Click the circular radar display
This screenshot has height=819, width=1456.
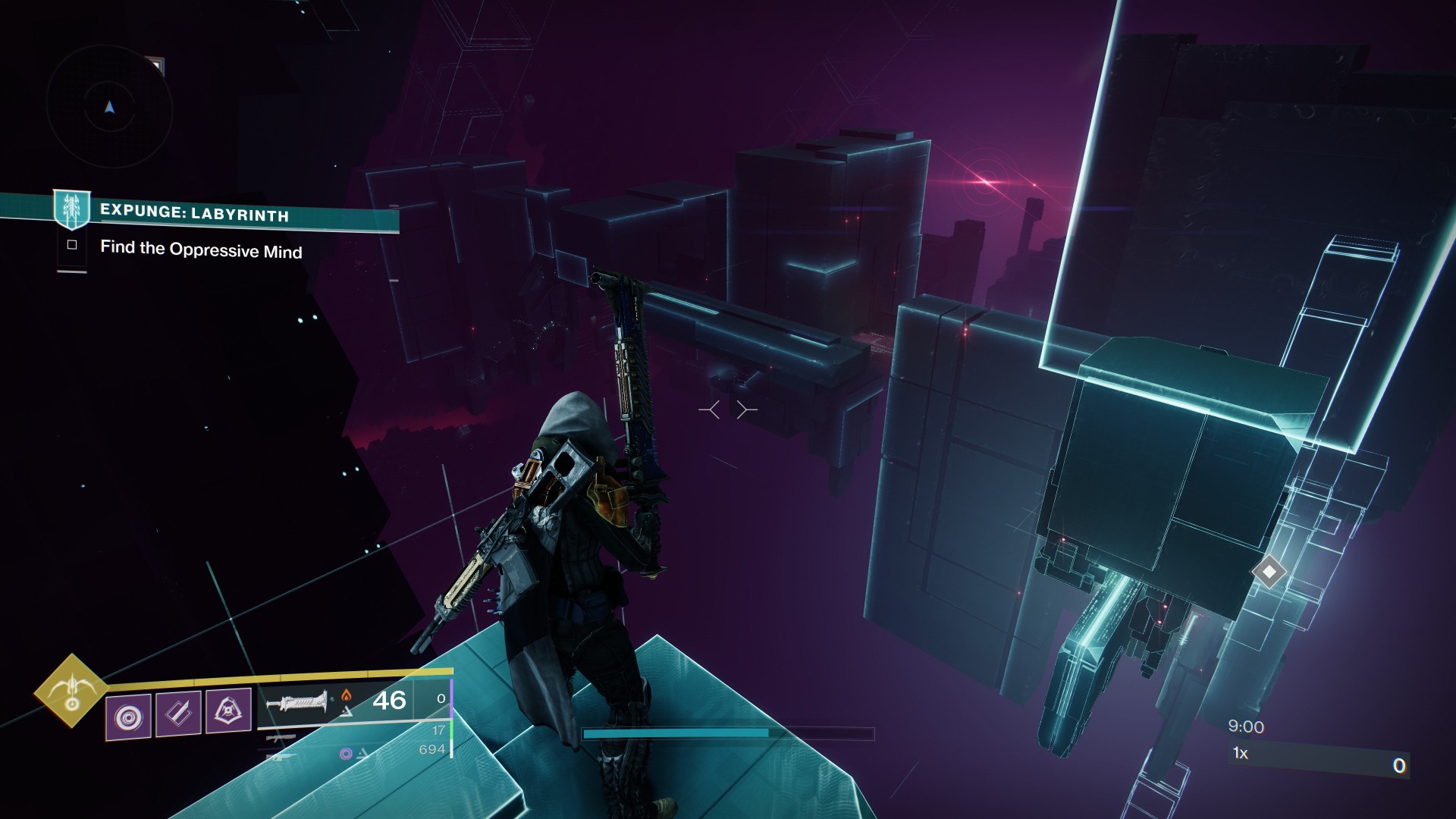click(109, 108)
